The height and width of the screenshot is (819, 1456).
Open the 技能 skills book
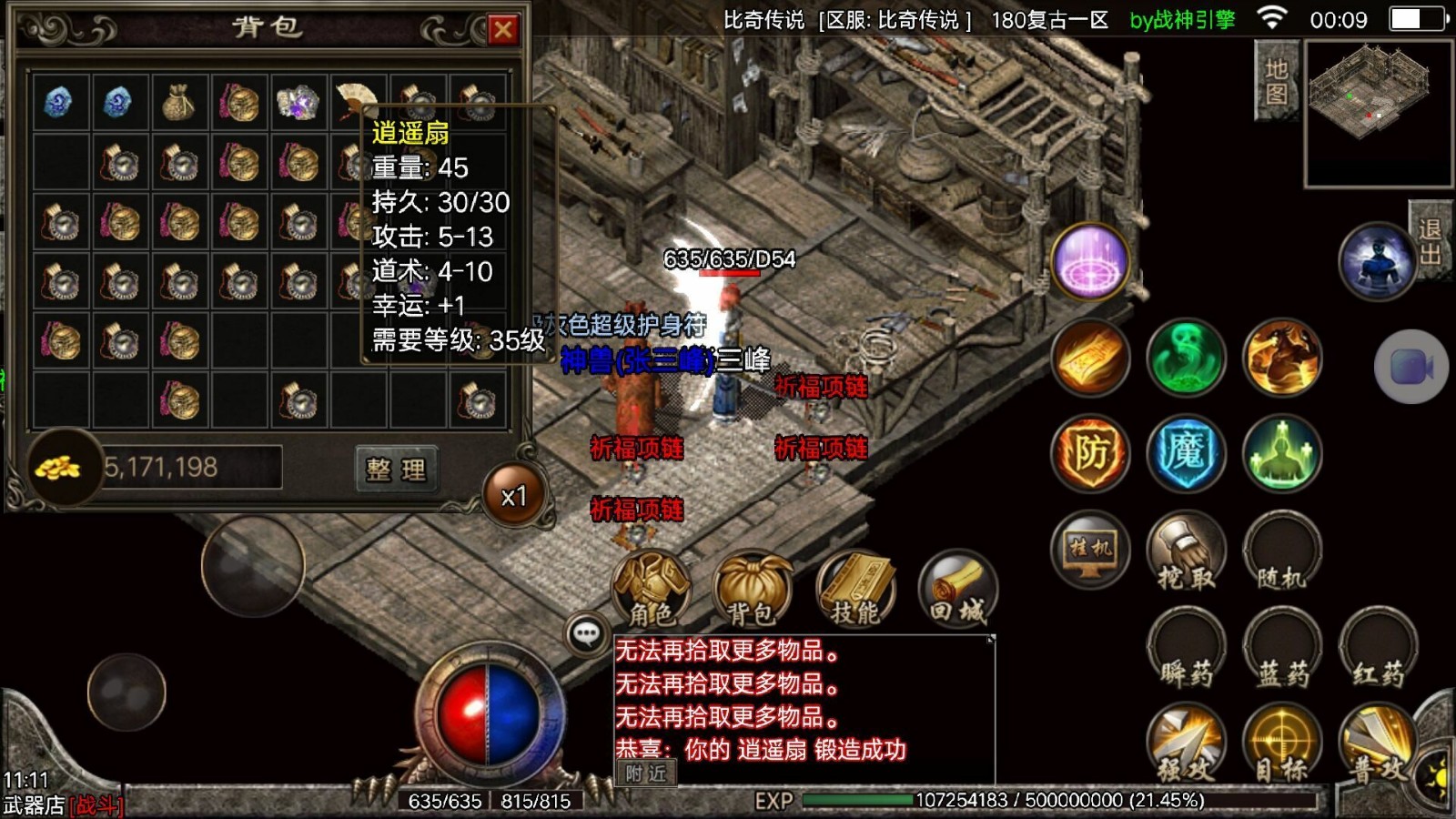click(x=854, y=591)
